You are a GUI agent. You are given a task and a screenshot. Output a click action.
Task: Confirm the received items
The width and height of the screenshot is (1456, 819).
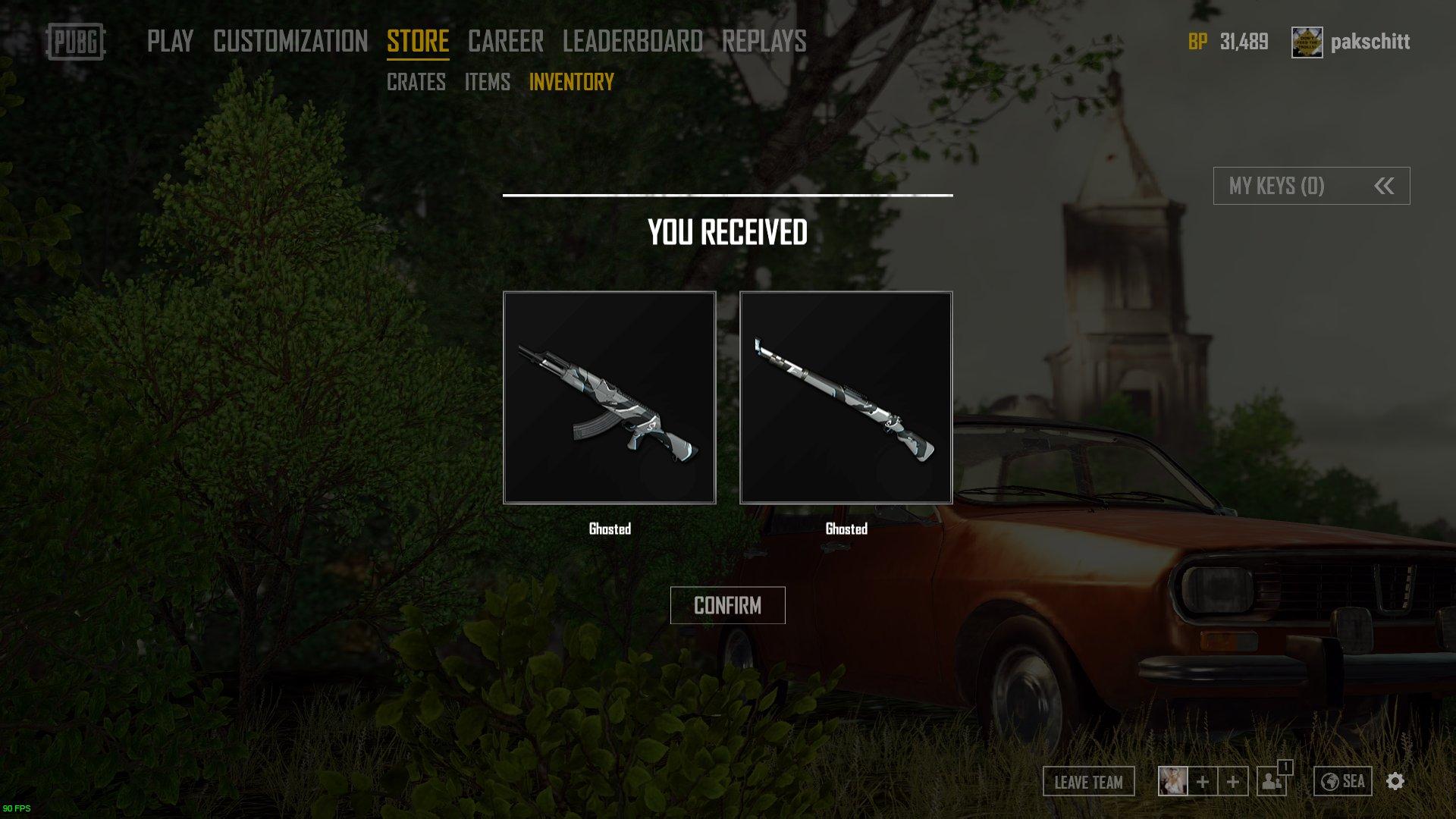(727, 605)
